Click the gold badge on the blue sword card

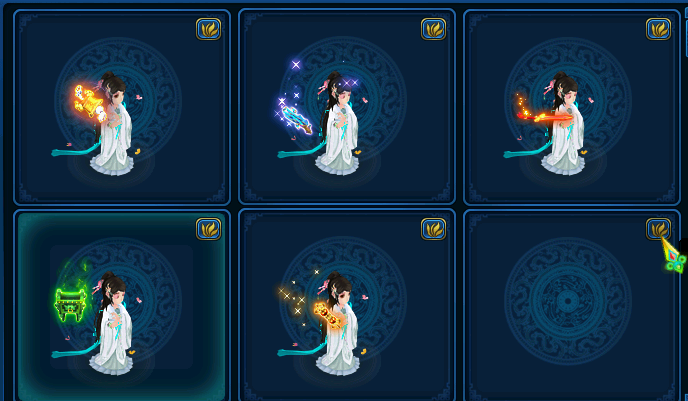433,29
